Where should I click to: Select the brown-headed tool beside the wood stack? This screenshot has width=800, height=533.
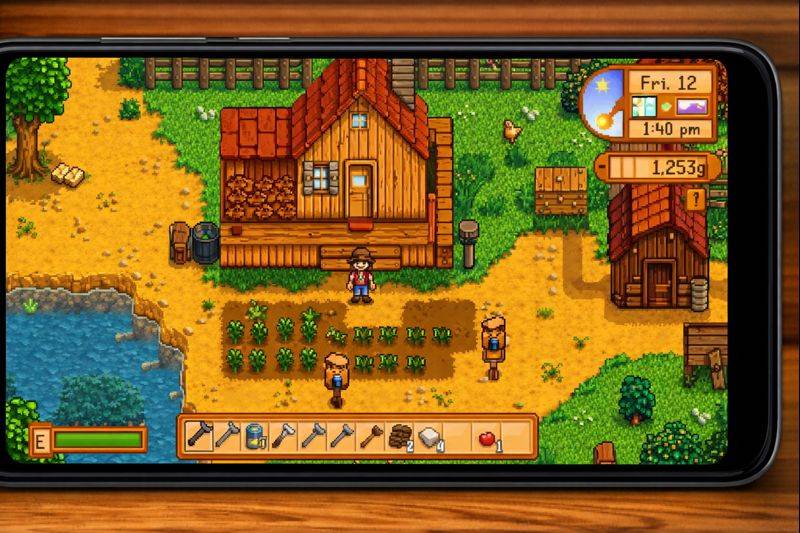371,436
